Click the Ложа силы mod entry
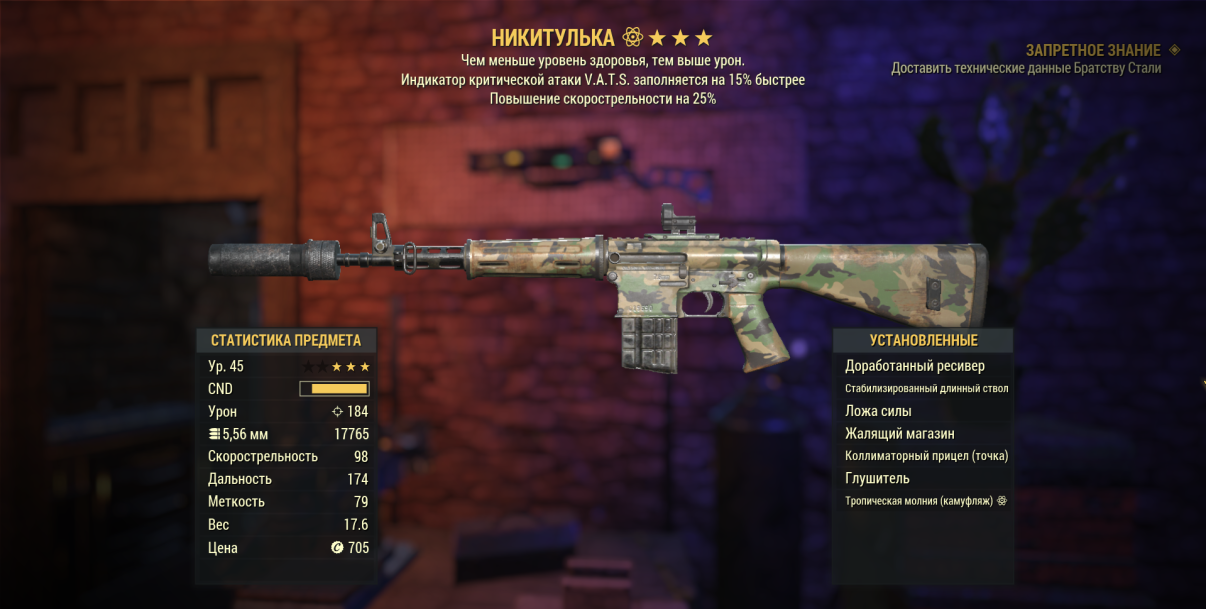The height and width of the screenshot is (609, 1206). [x=878, y=411]
